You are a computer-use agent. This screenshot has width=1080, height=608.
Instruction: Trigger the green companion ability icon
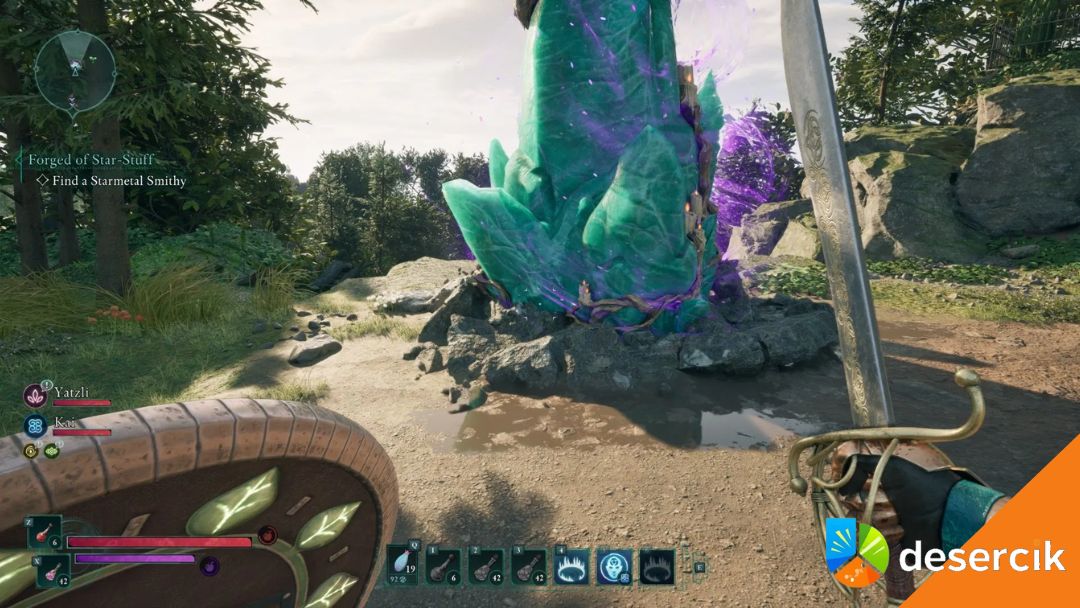point(51,451)
